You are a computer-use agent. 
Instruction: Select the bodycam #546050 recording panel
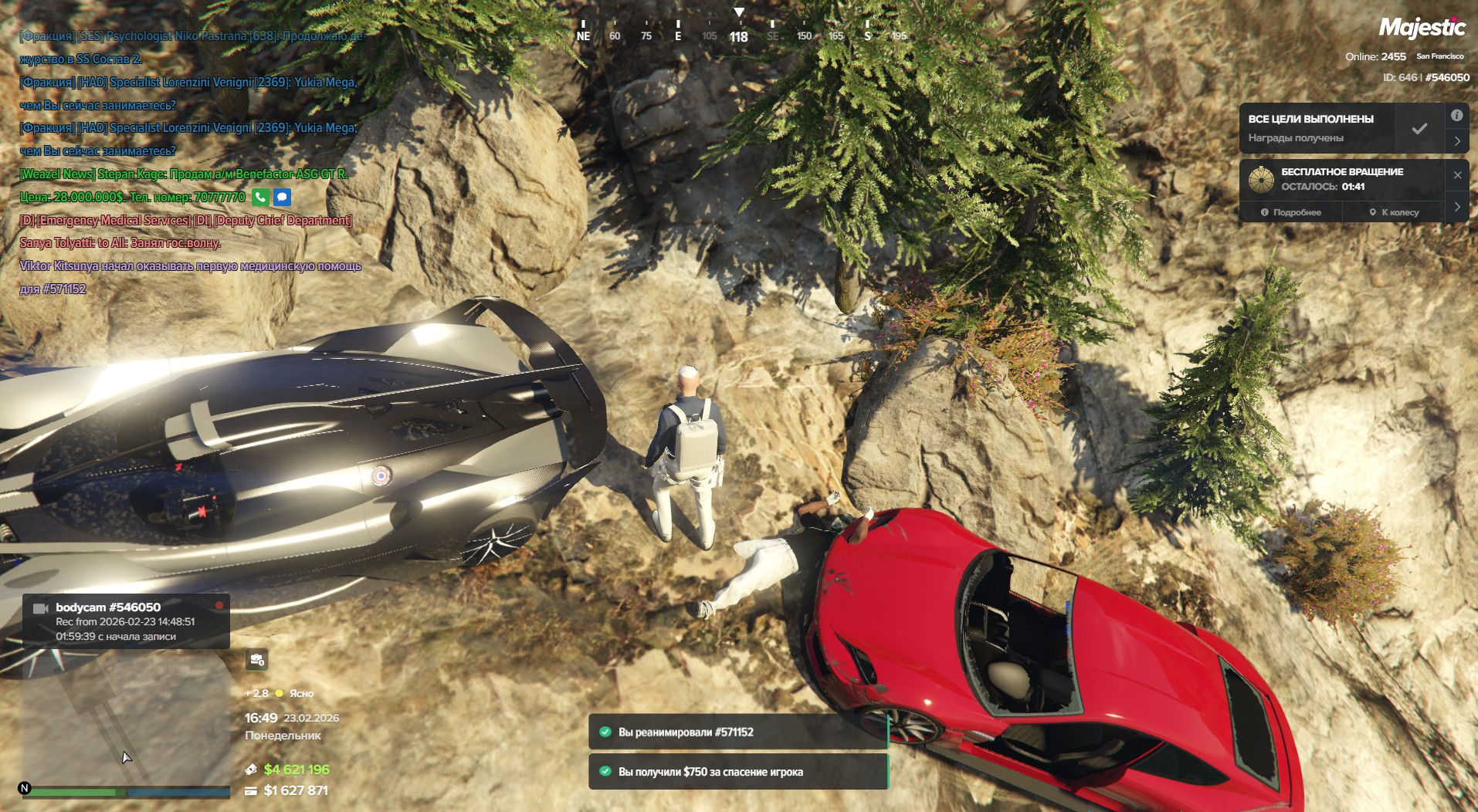pos(126,621)
